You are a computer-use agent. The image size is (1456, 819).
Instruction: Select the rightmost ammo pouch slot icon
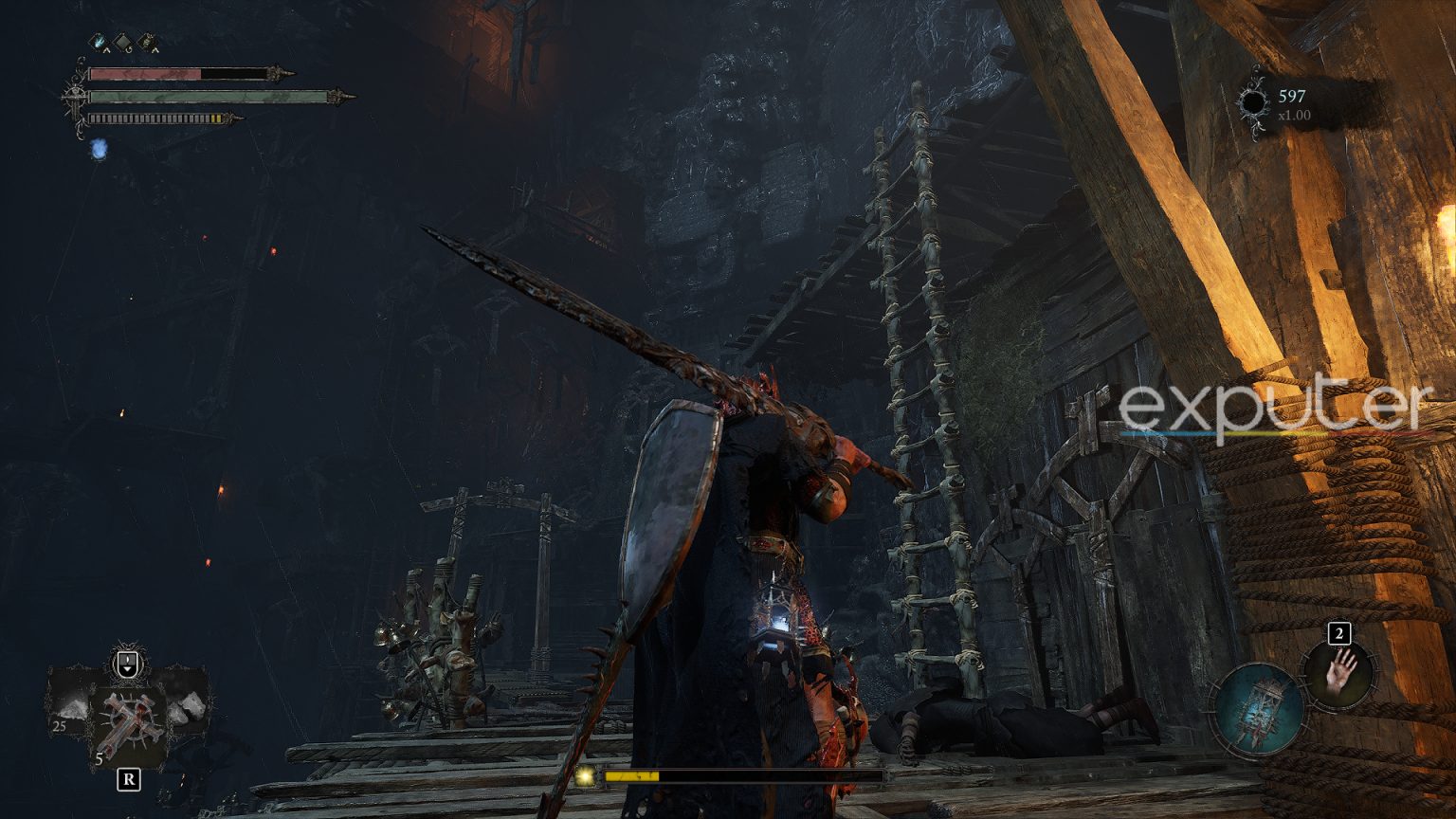[148, 40]
